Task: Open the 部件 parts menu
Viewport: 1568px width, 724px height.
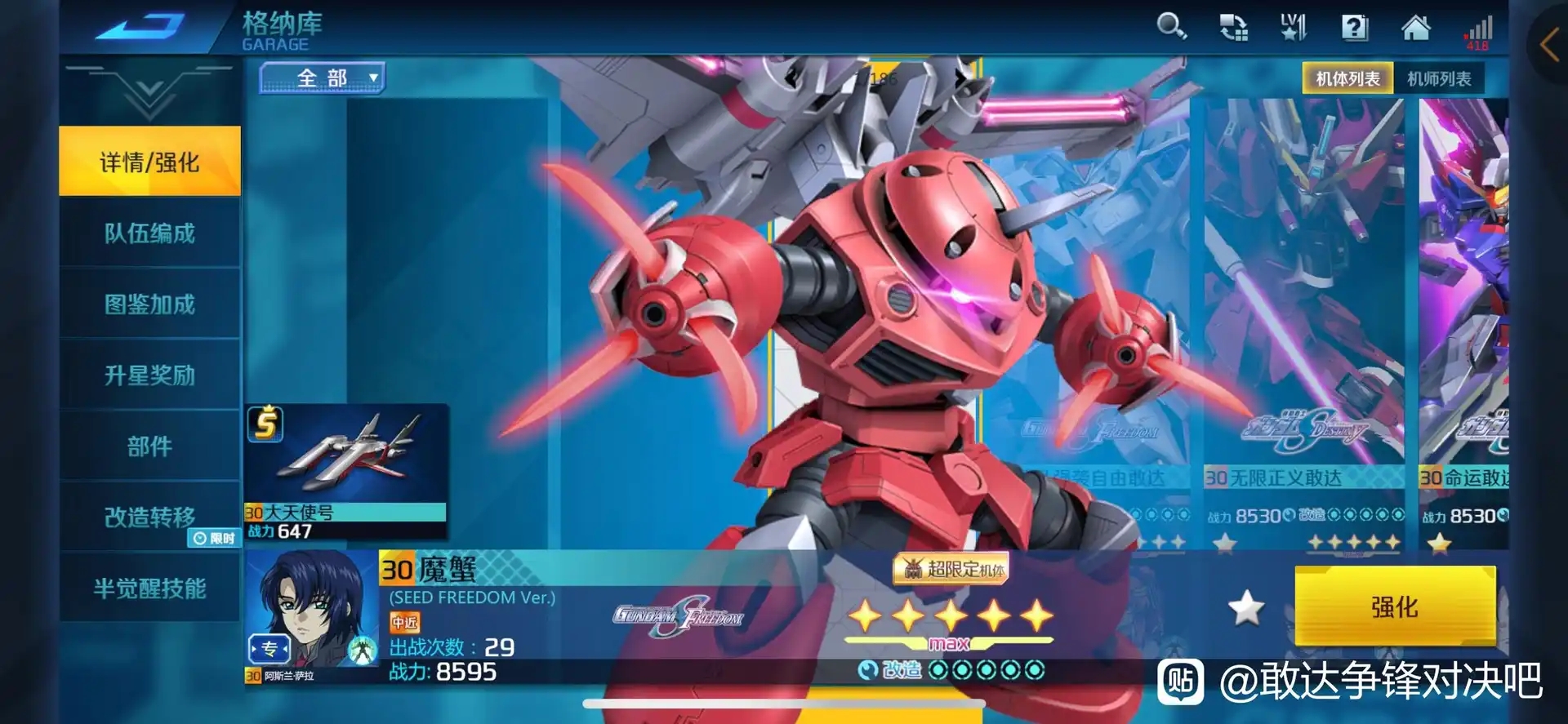Action: [x=149, y=446]
